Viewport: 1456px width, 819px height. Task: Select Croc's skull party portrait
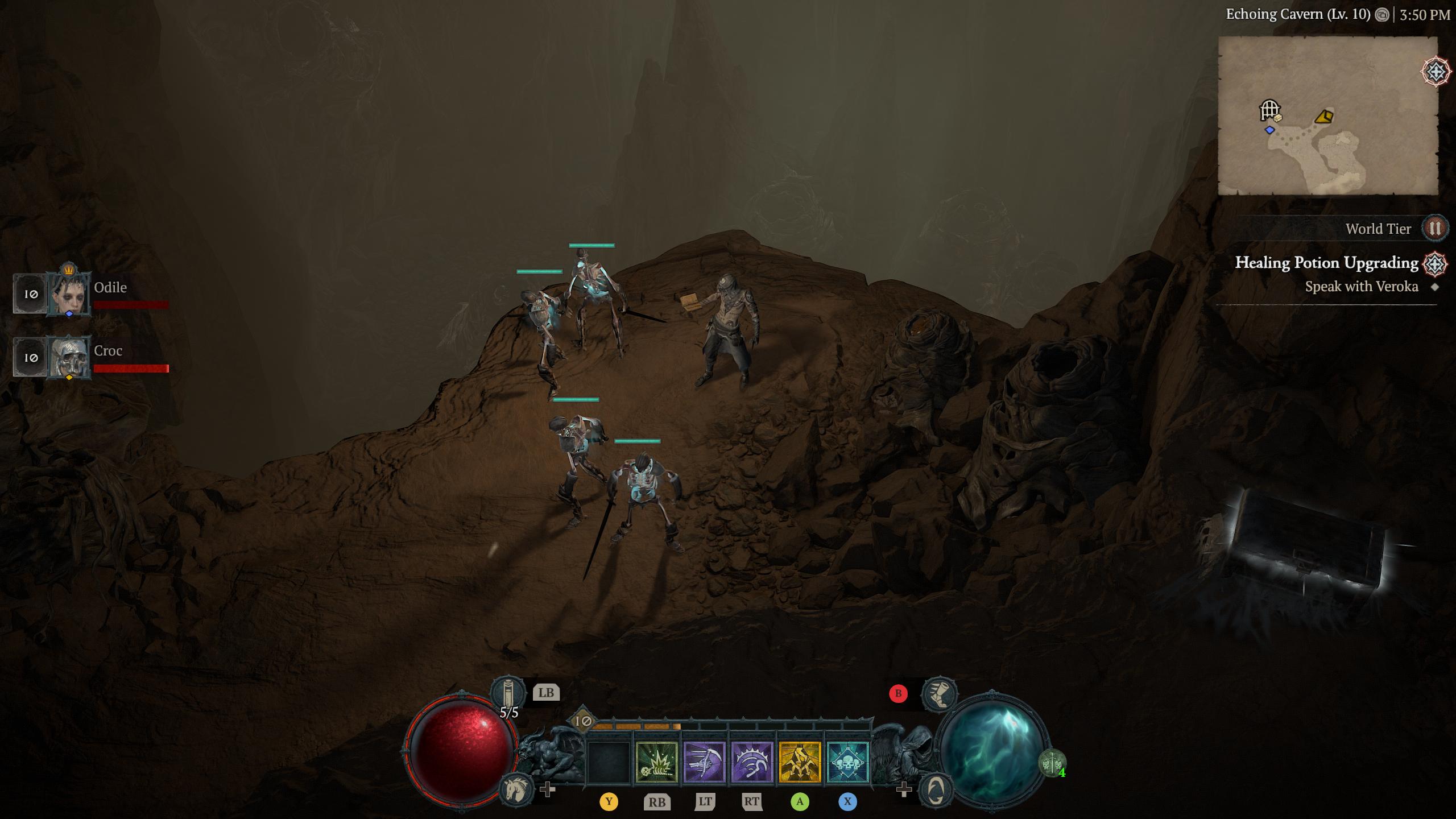click(69, 357)
